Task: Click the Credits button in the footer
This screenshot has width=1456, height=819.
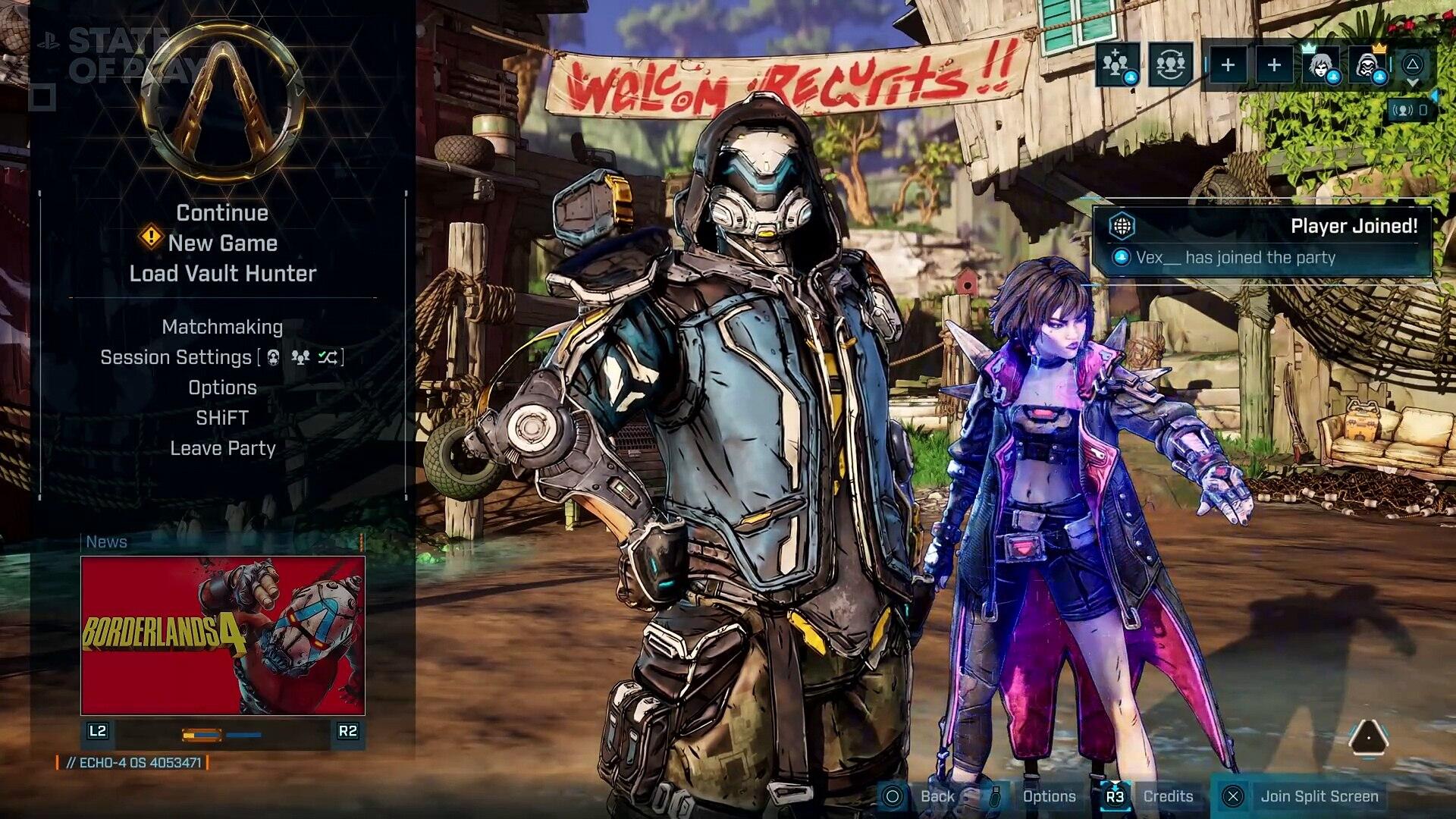Action: pos(1167,796)
